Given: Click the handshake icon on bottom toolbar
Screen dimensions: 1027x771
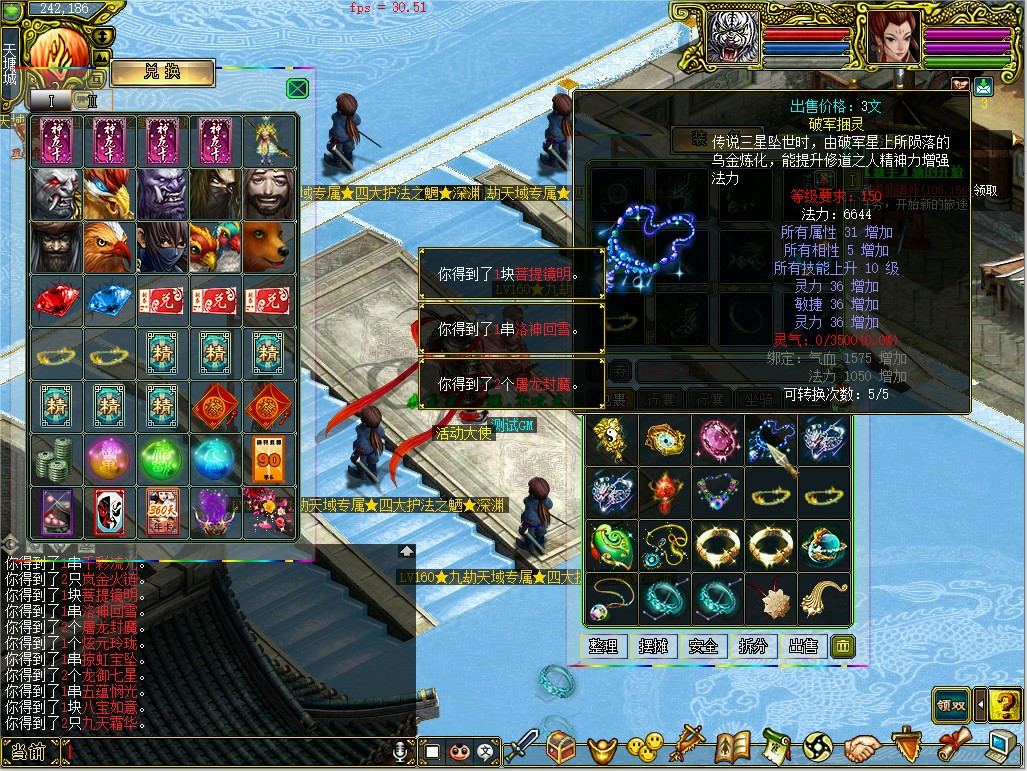Looking at the screenshot, I should pos(860,746).
